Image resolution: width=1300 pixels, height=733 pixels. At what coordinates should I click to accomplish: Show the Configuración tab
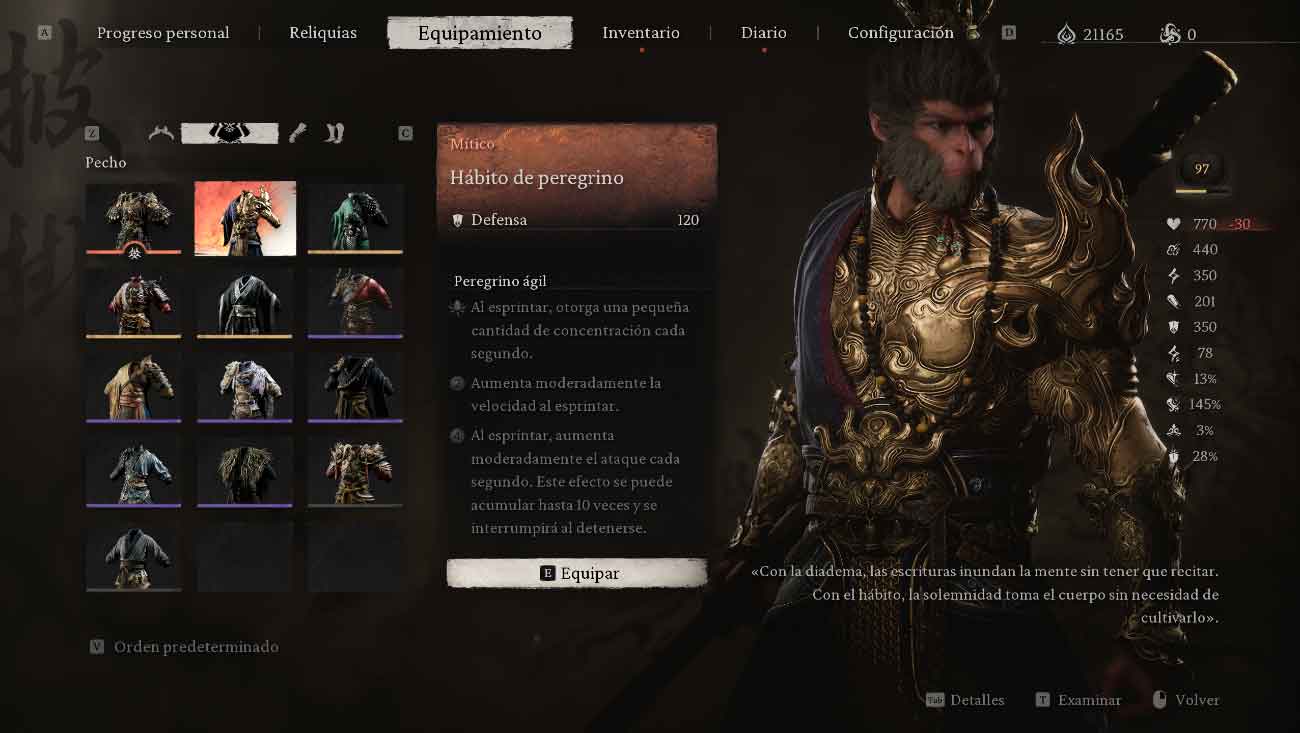tap(900, 33)
